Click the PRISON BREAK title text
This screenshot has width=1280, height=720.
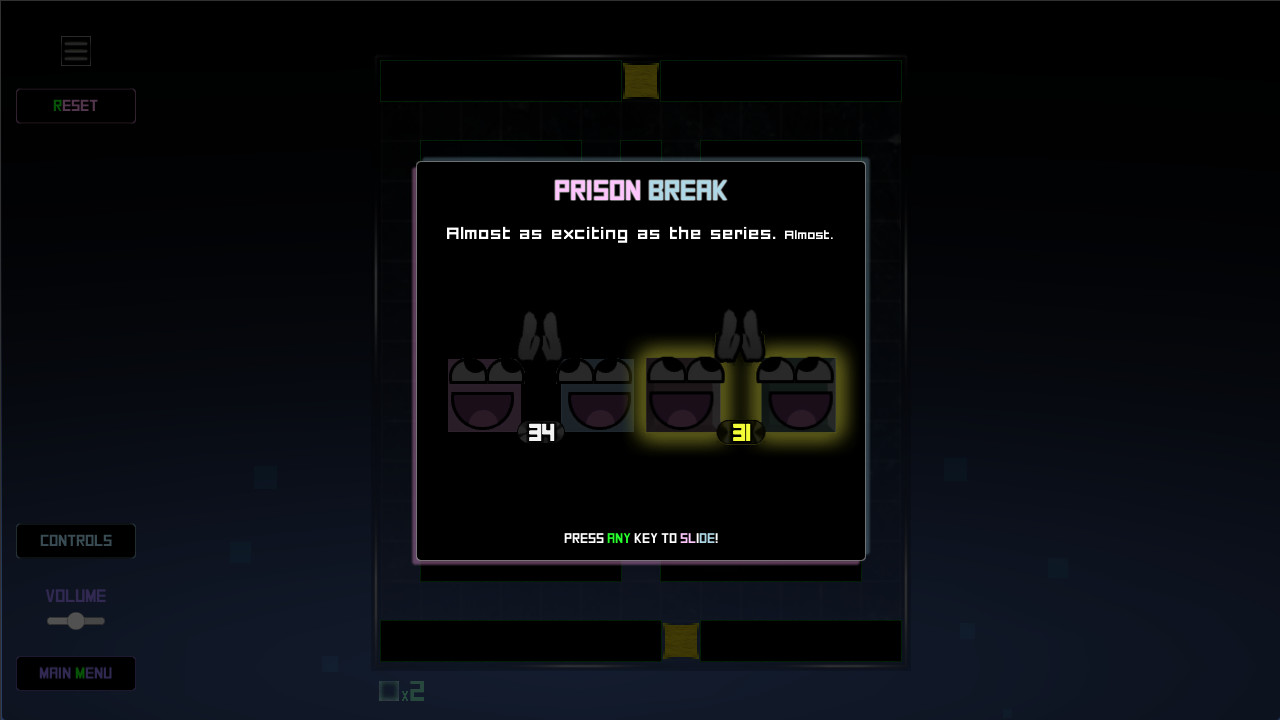tap(640, 190)
